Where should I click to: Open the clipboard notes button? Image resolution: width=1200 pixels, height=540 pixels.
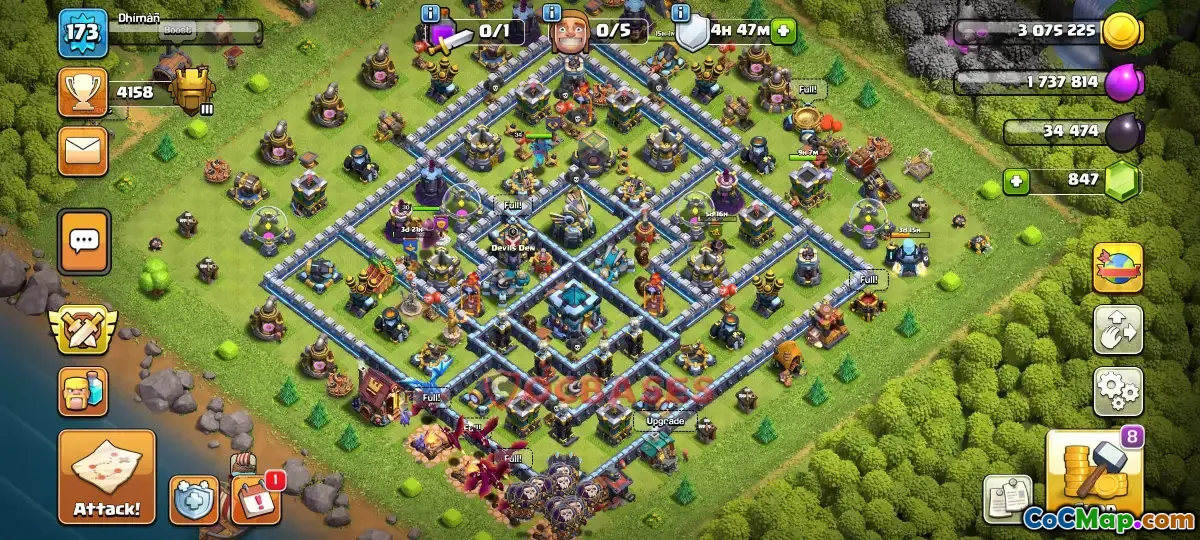pos(1008,499)
